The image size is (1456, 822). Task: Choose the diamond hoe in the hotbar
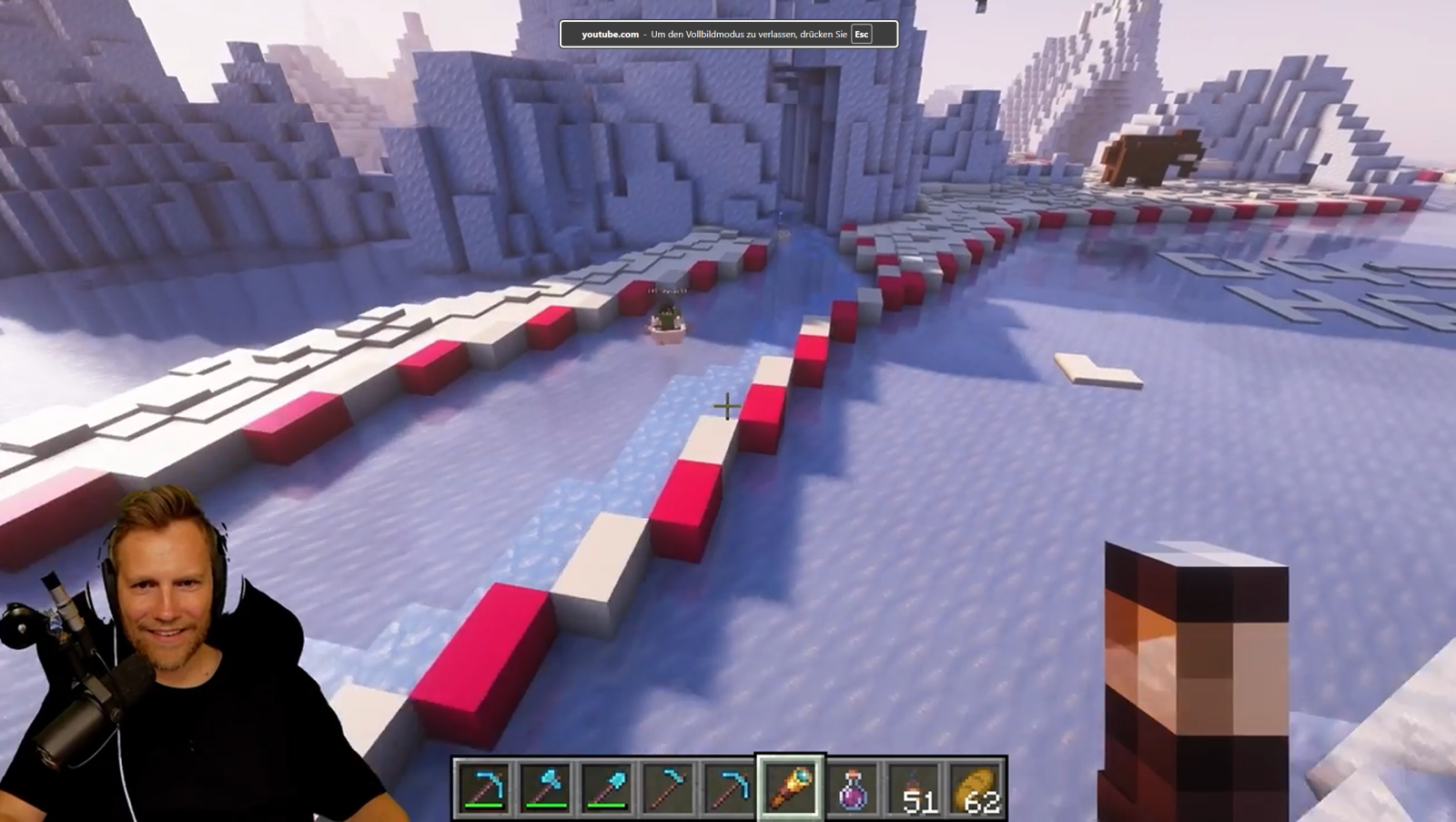(x=669, y=787)
